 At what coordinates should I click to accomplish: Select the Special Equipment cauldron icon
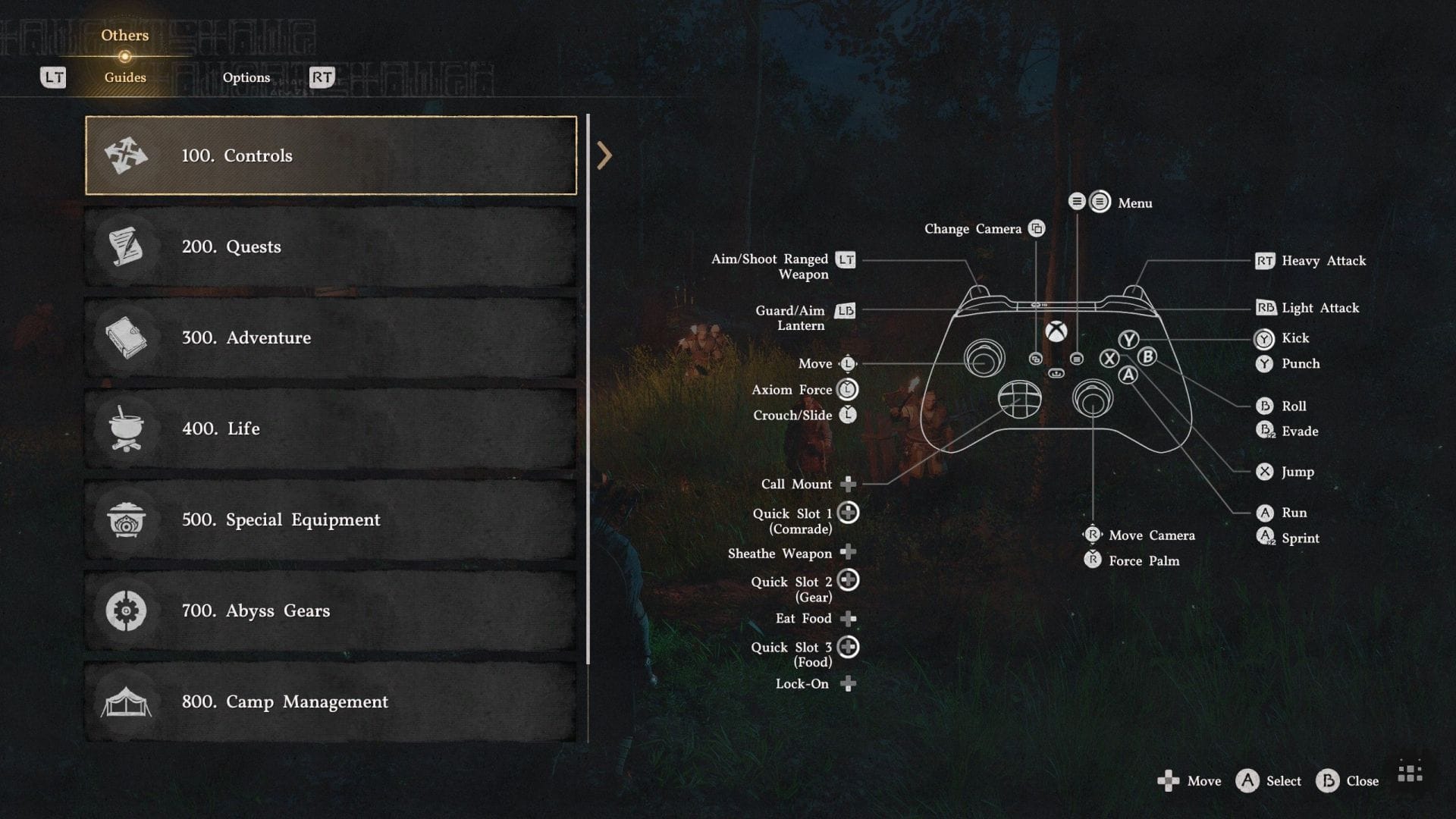125,519
